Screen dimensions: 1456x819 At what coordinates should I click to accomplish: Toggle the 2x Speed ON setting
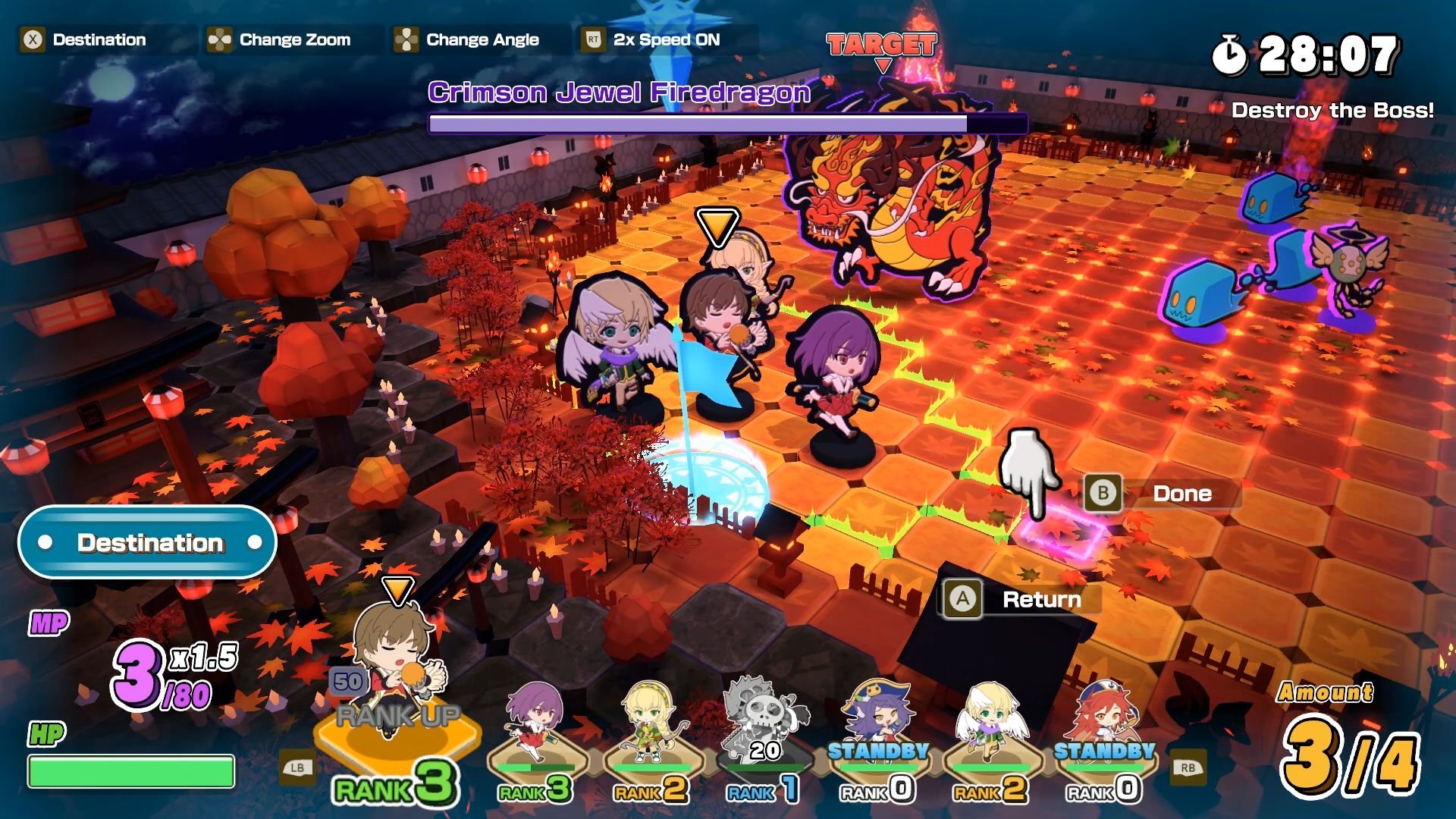(x=652, y=39)
